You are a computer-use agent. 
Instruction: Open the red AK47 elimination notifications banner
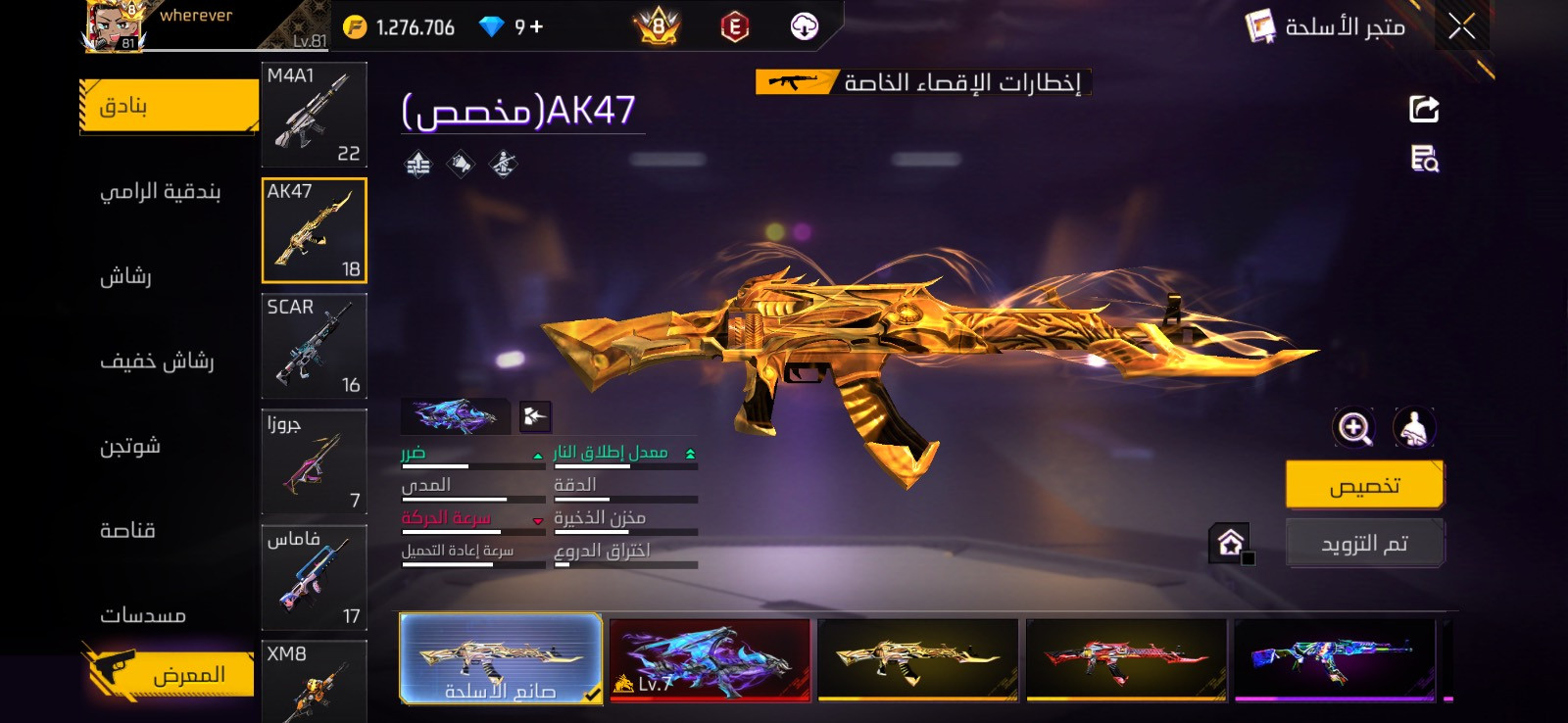(921, 82)
